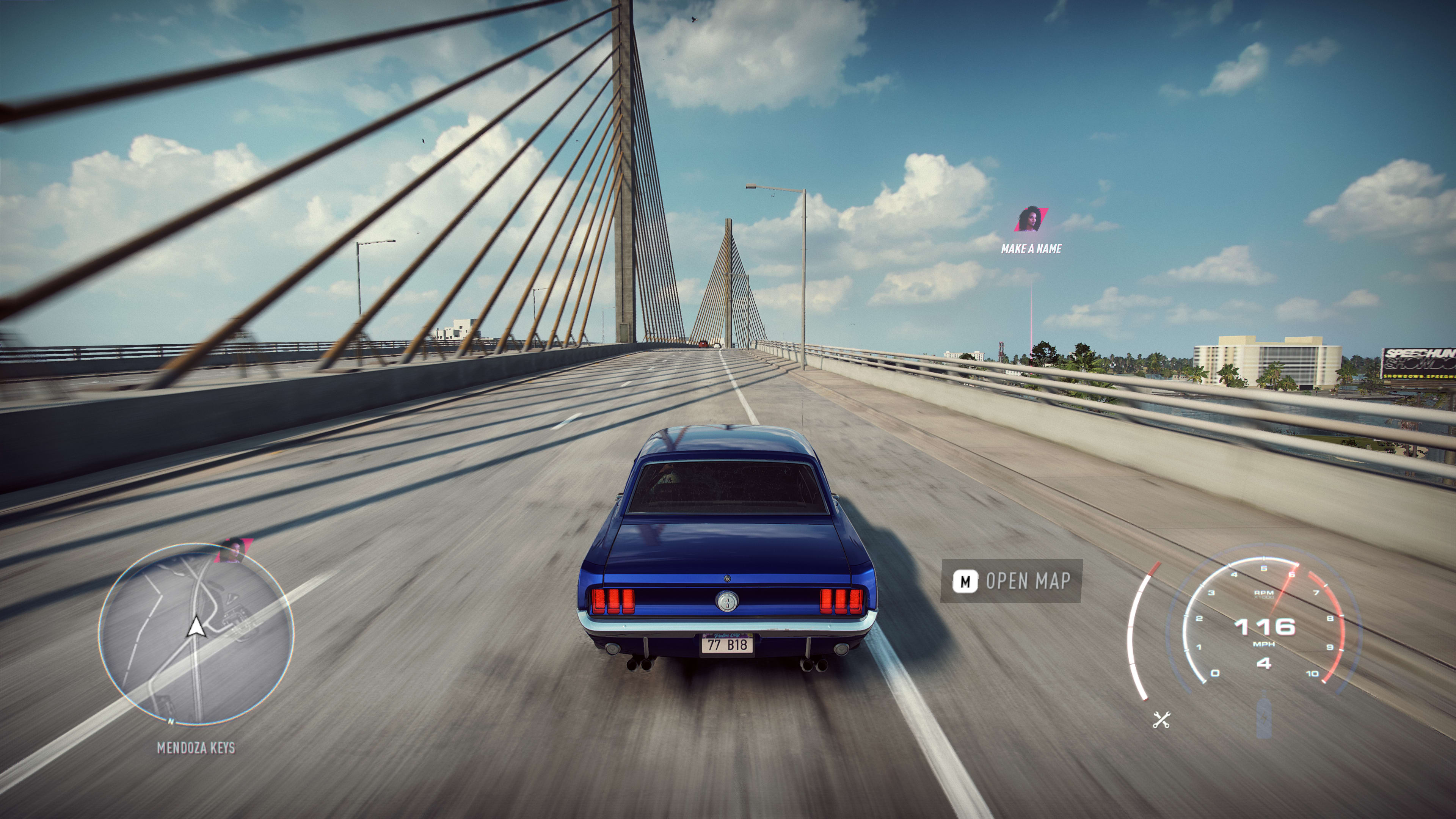This screenshot has width=1456, height=819.
Task: Click the white player arrow on the minimap
Action: click(x=196, y=627)
